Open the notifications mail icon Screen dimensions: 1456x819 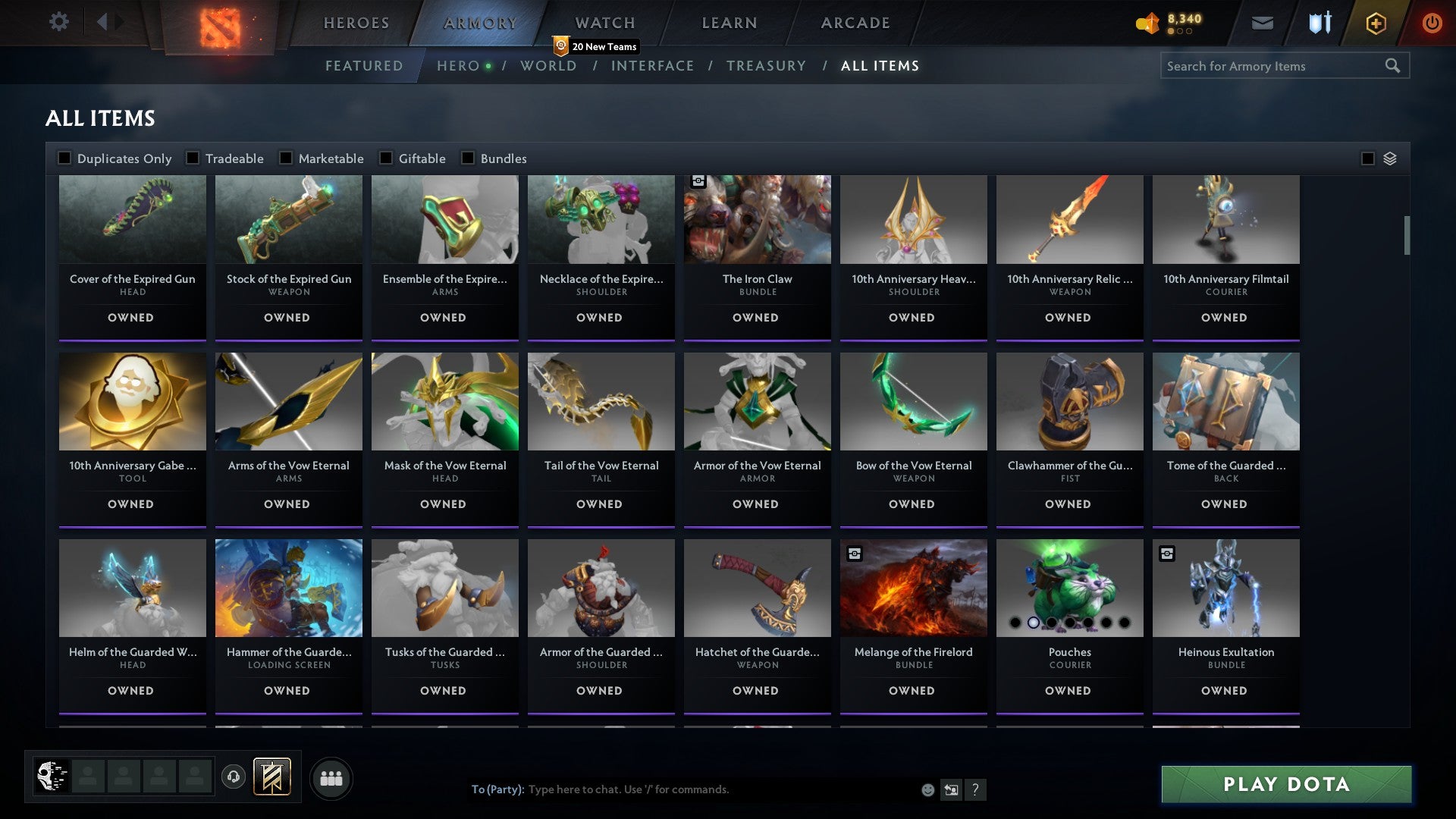click(x=1262, y=23)
